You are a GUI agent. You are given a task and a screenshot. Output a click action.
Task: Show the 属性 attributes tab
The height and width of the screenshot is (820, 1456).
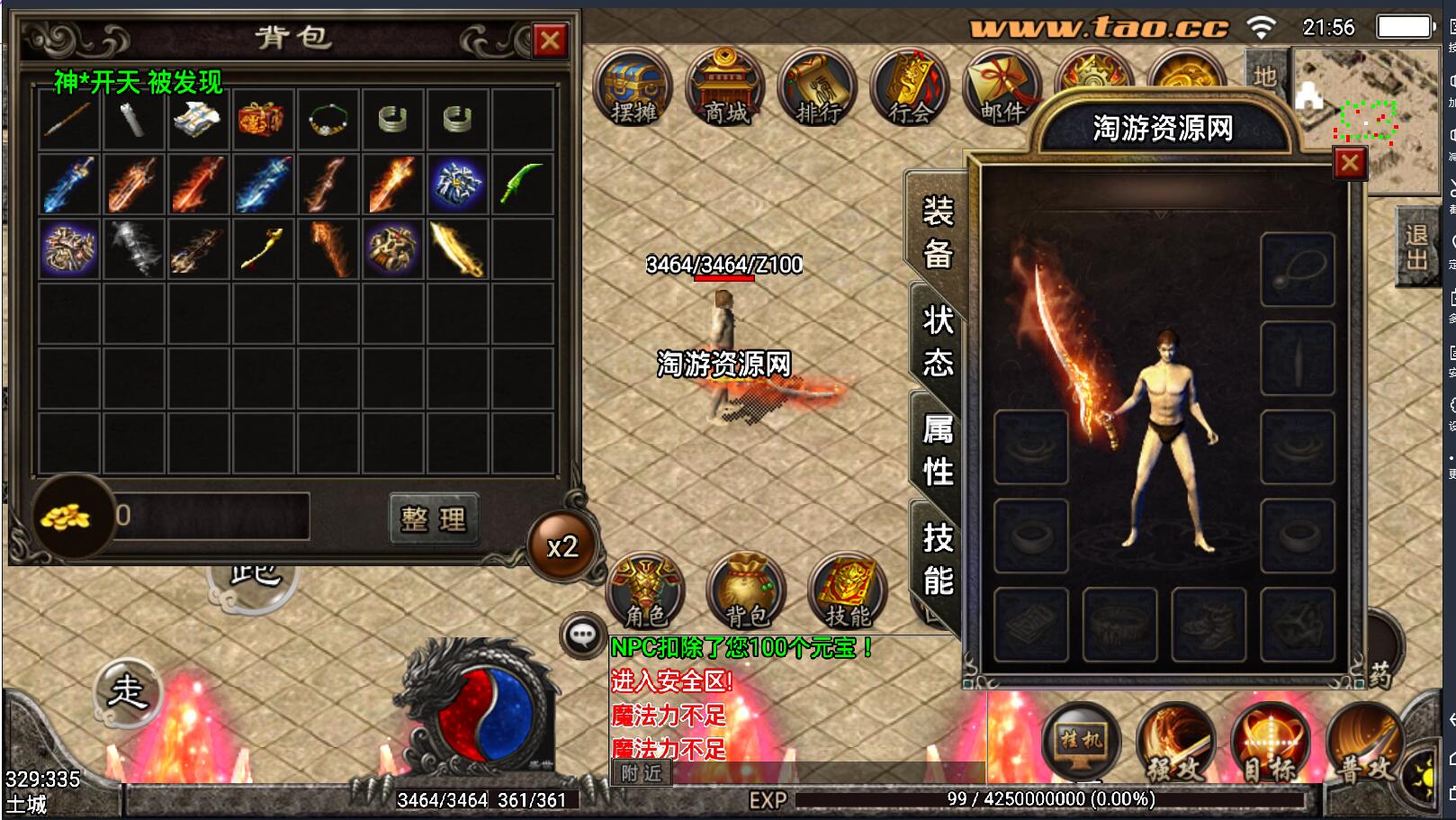(937, 450)
